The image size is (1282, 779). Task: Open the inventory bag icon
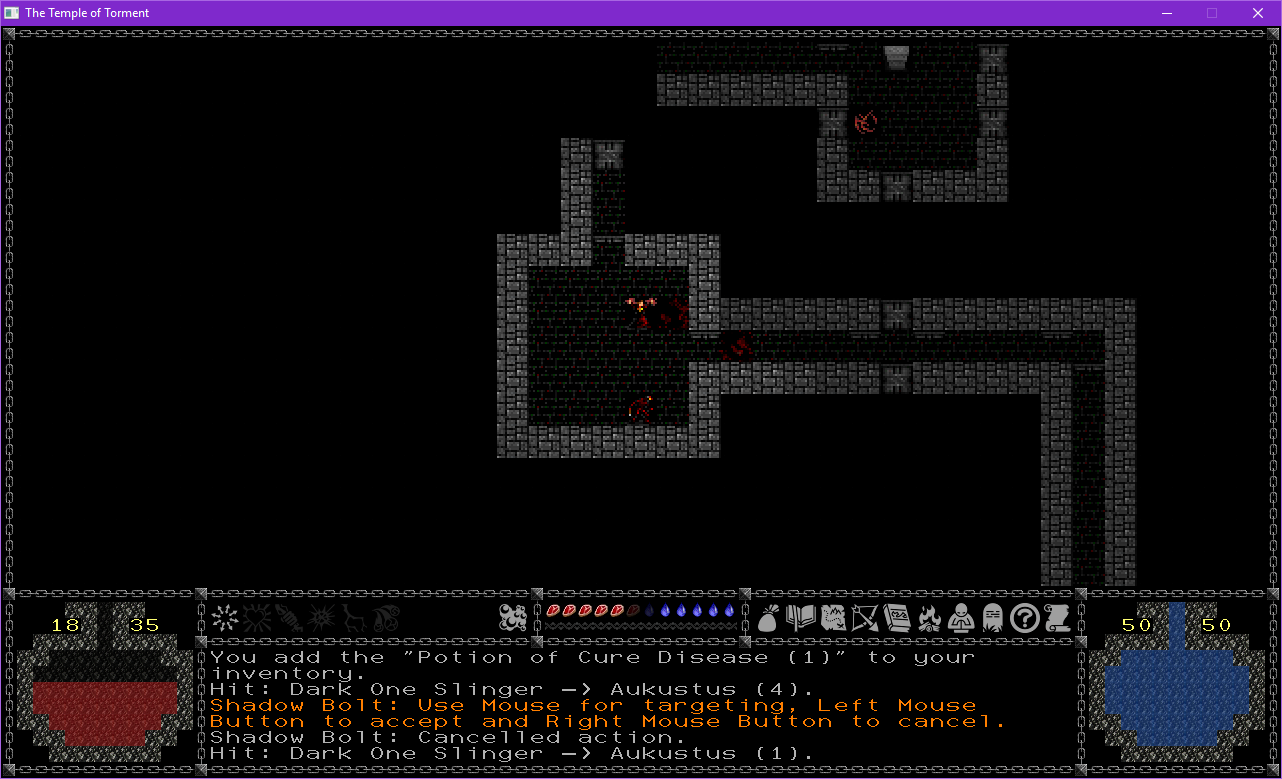point(767,619)
